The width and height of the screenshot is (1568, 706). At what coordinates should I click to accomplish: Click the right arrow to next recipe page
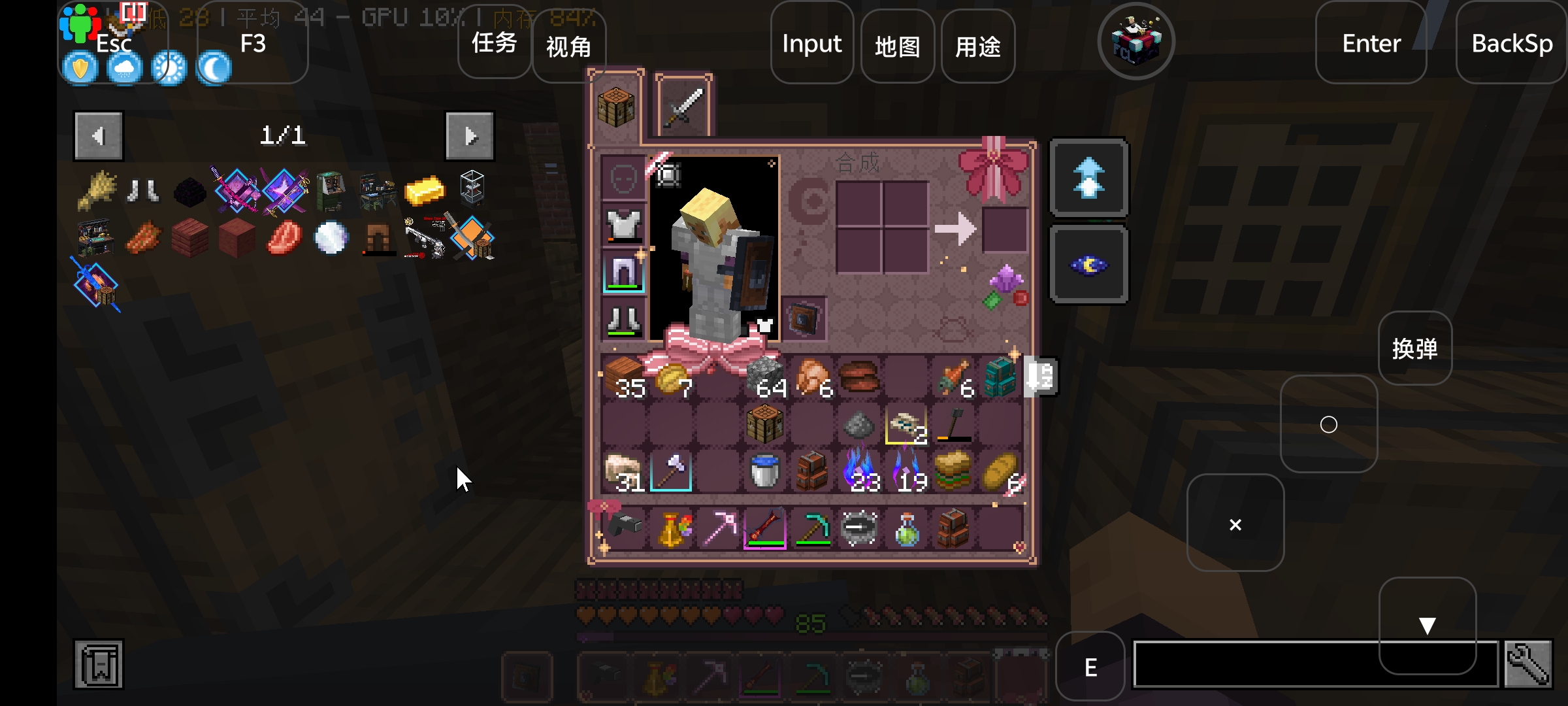469,135
